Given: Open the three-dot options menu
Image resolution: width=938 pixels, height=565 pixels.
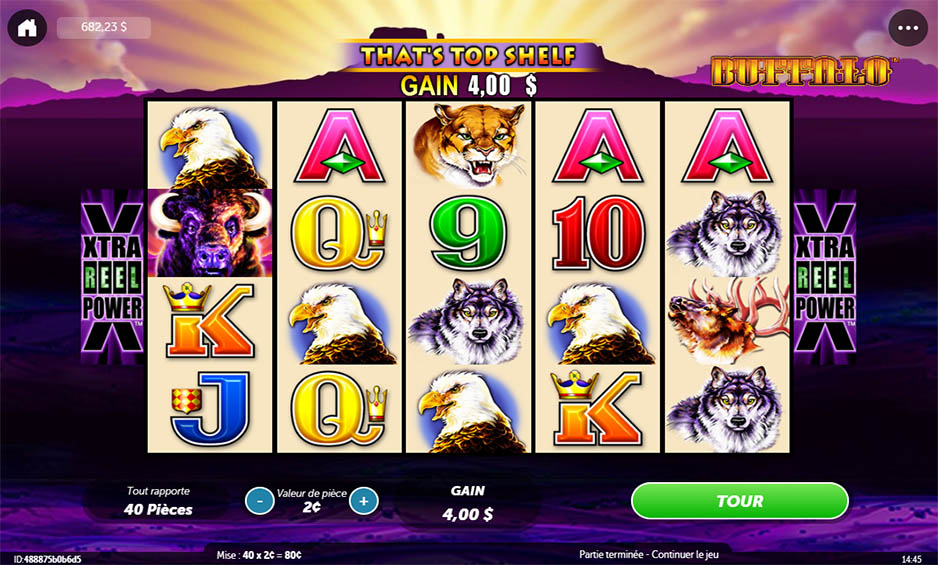Looking at the screenshot, I should [907, 28].
